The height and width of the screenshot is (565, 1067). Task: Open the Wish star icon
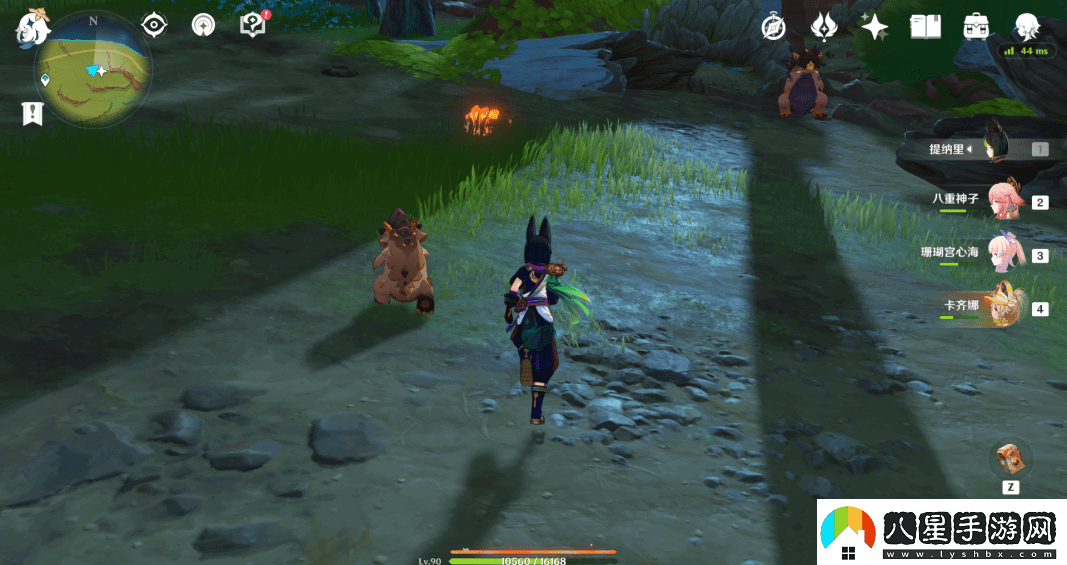click(874, 27)
